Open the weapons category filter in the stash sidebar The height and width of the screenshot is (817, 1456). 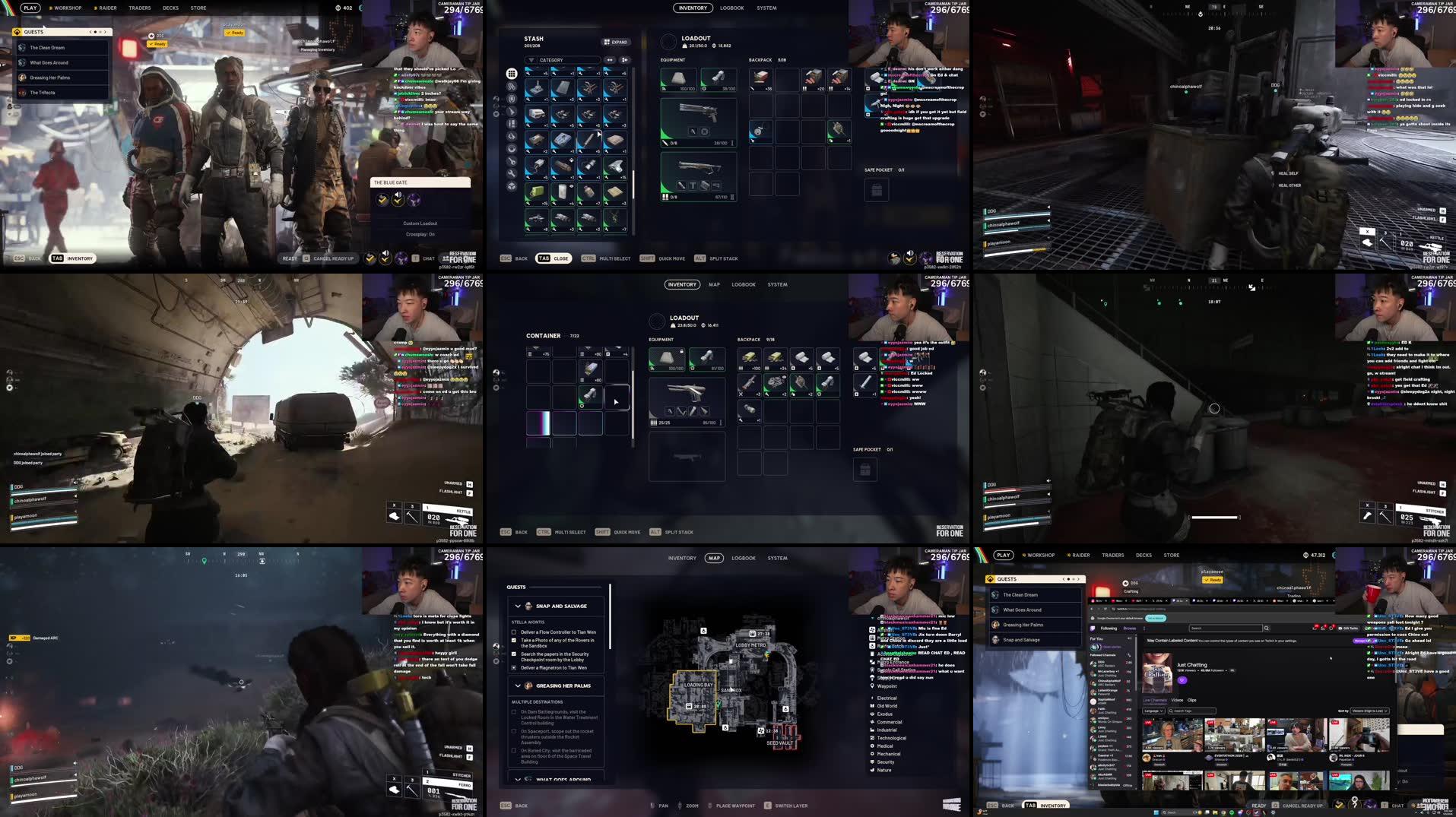pyautogui.click(x=511, y=111)
